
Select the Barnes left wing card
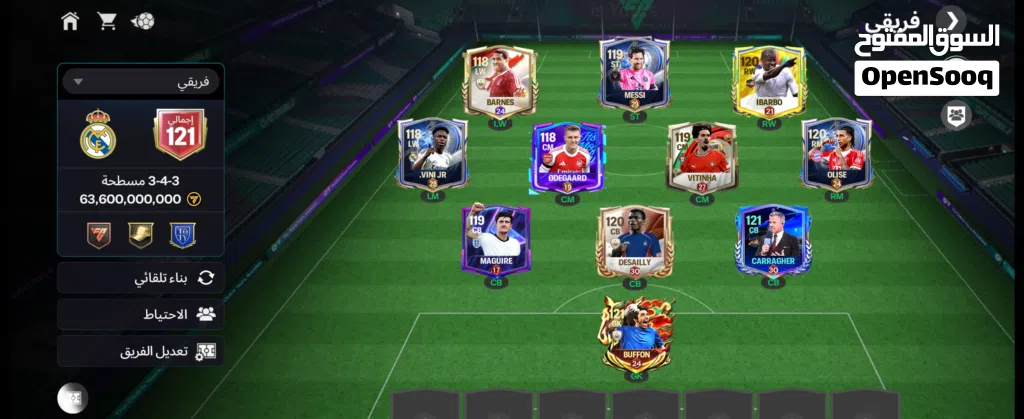(499, 80)
